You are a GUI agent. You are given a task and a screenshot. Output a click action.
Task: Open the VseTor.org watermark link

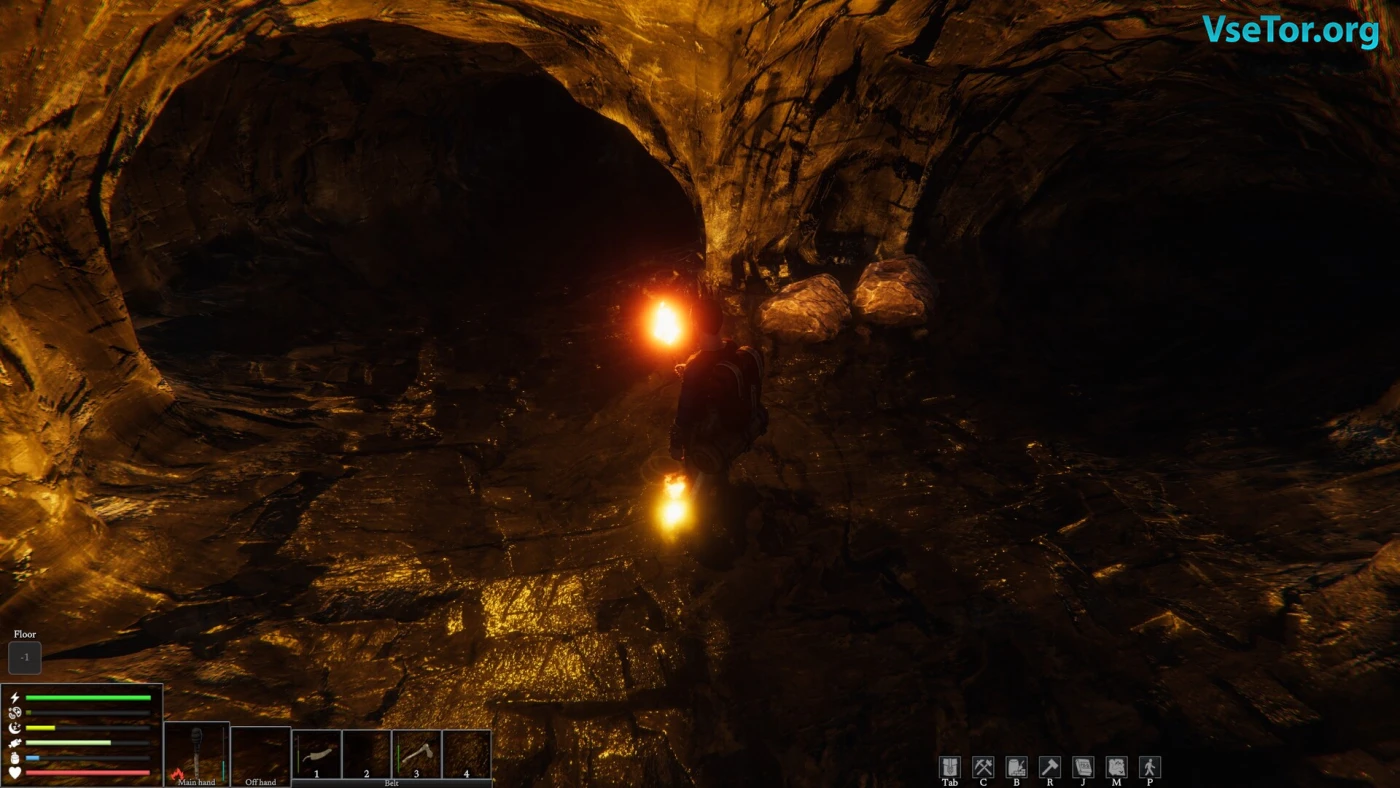pyautogui.click(x=1290, y=30)
